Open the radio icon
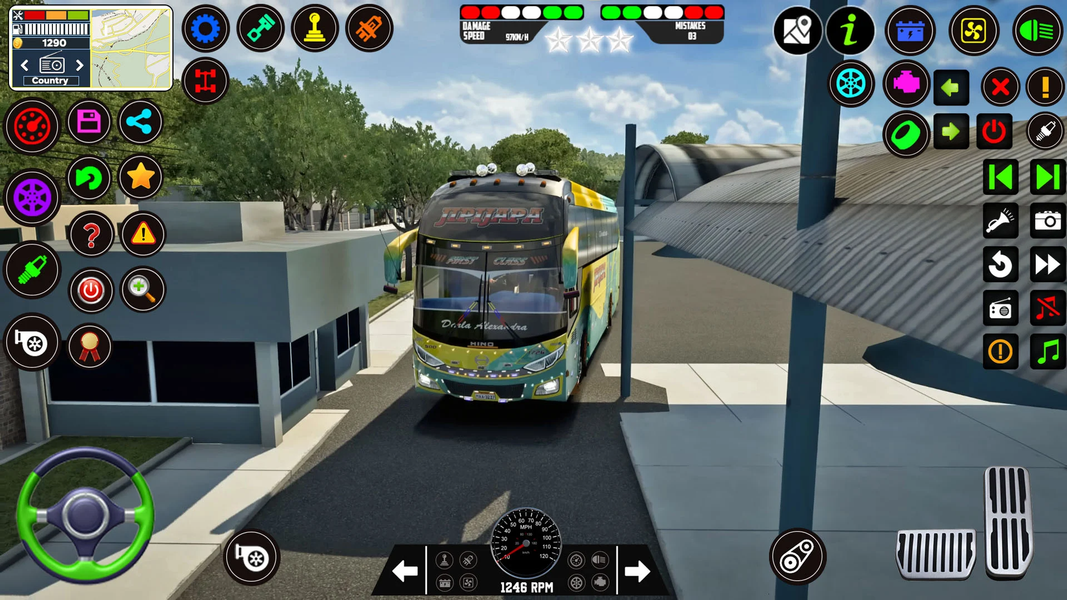This screenshot has height=600, width=1067. click(1000, 308)
